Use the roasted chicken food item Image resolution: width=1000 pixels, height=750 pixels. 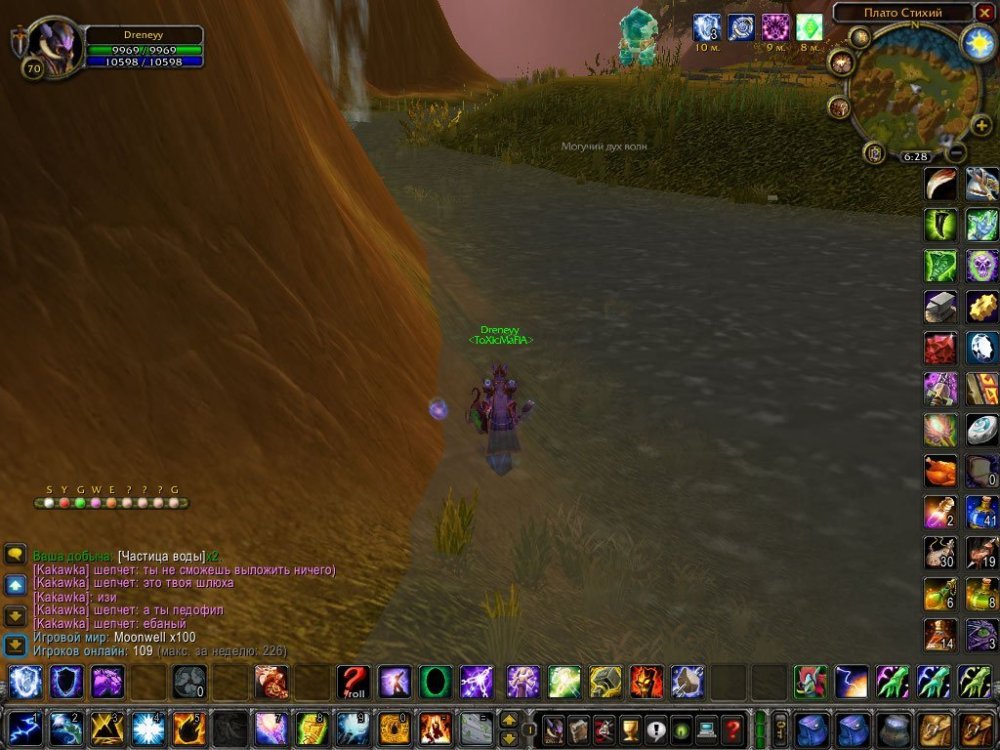click(x=940, y=471)
